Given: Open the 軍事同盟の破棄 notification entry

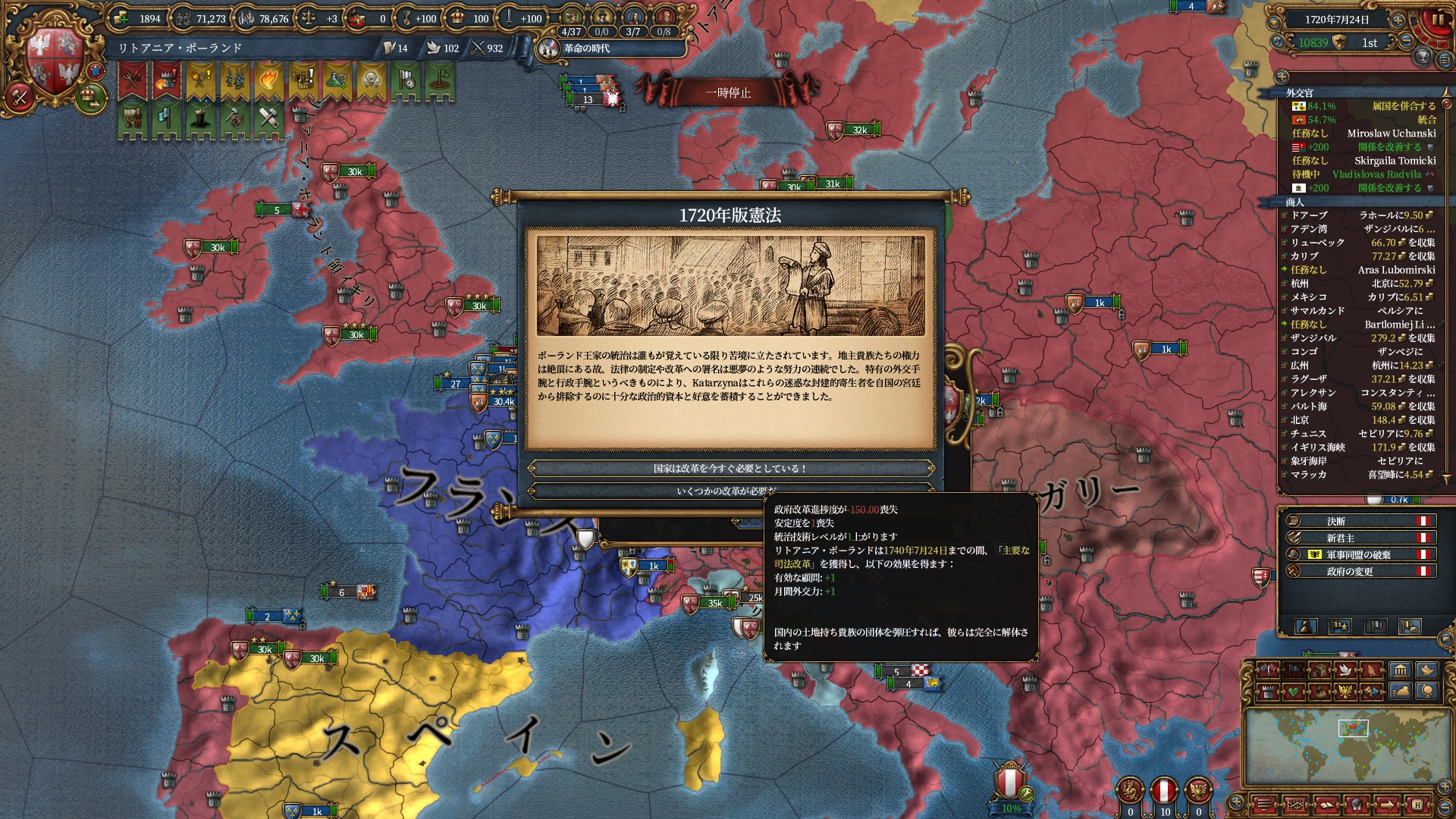Looking at the screenshot, I should point(1358,555).
